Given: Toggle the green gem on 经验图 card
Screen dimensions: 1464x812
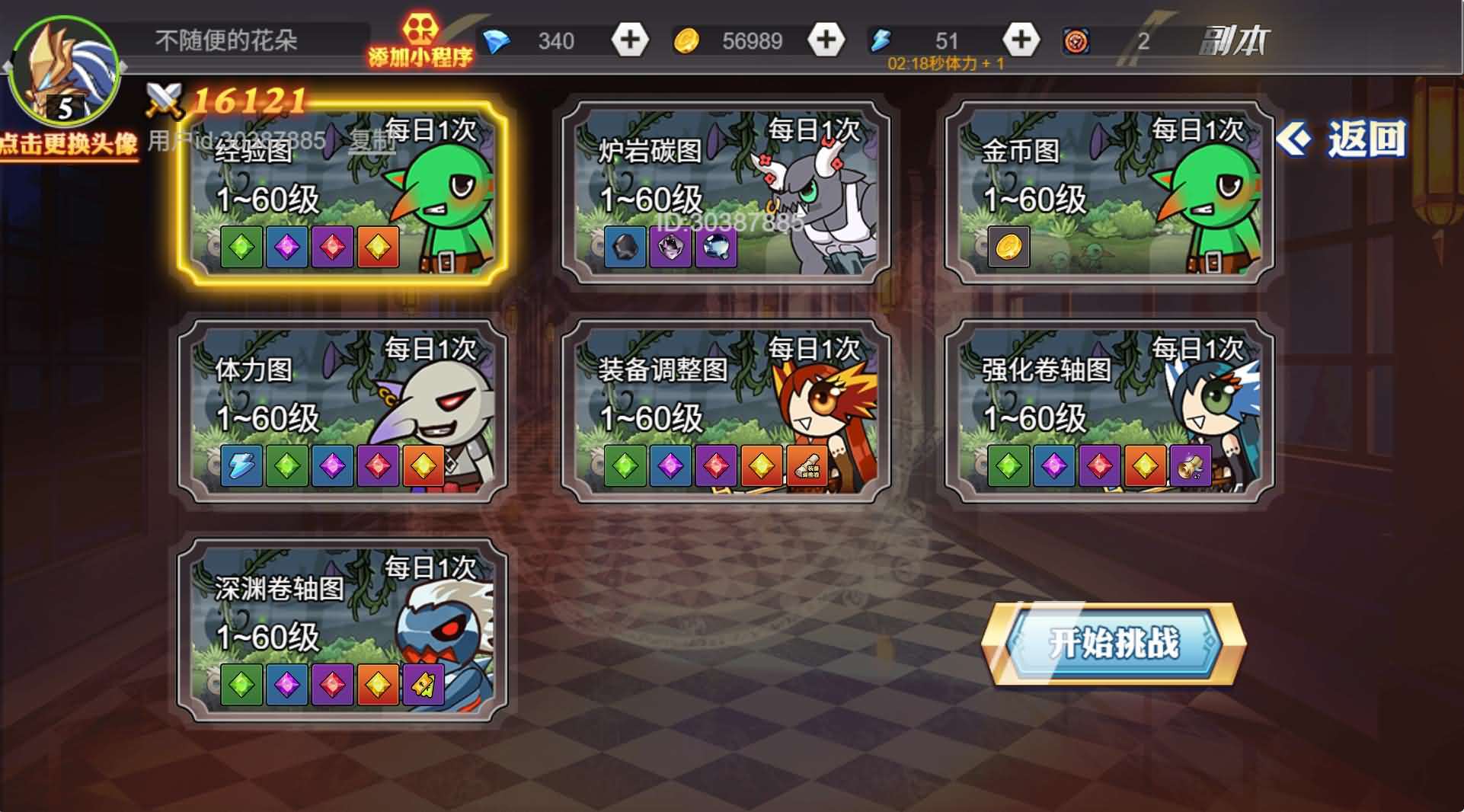Looking at the screenshot, I should (x=242, y=248).
